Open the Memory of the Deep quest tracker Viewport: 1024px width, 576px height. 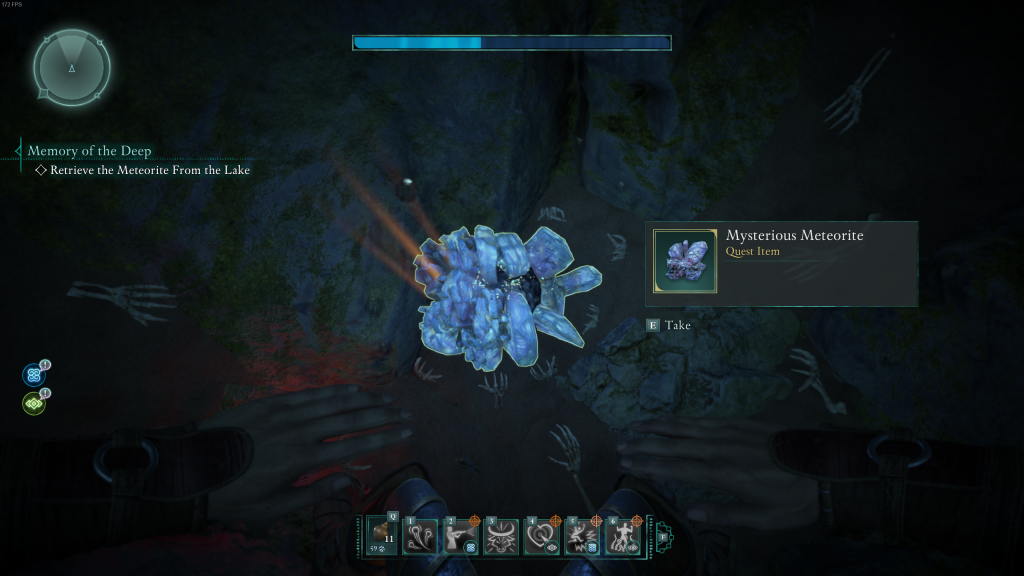[89, 151]
